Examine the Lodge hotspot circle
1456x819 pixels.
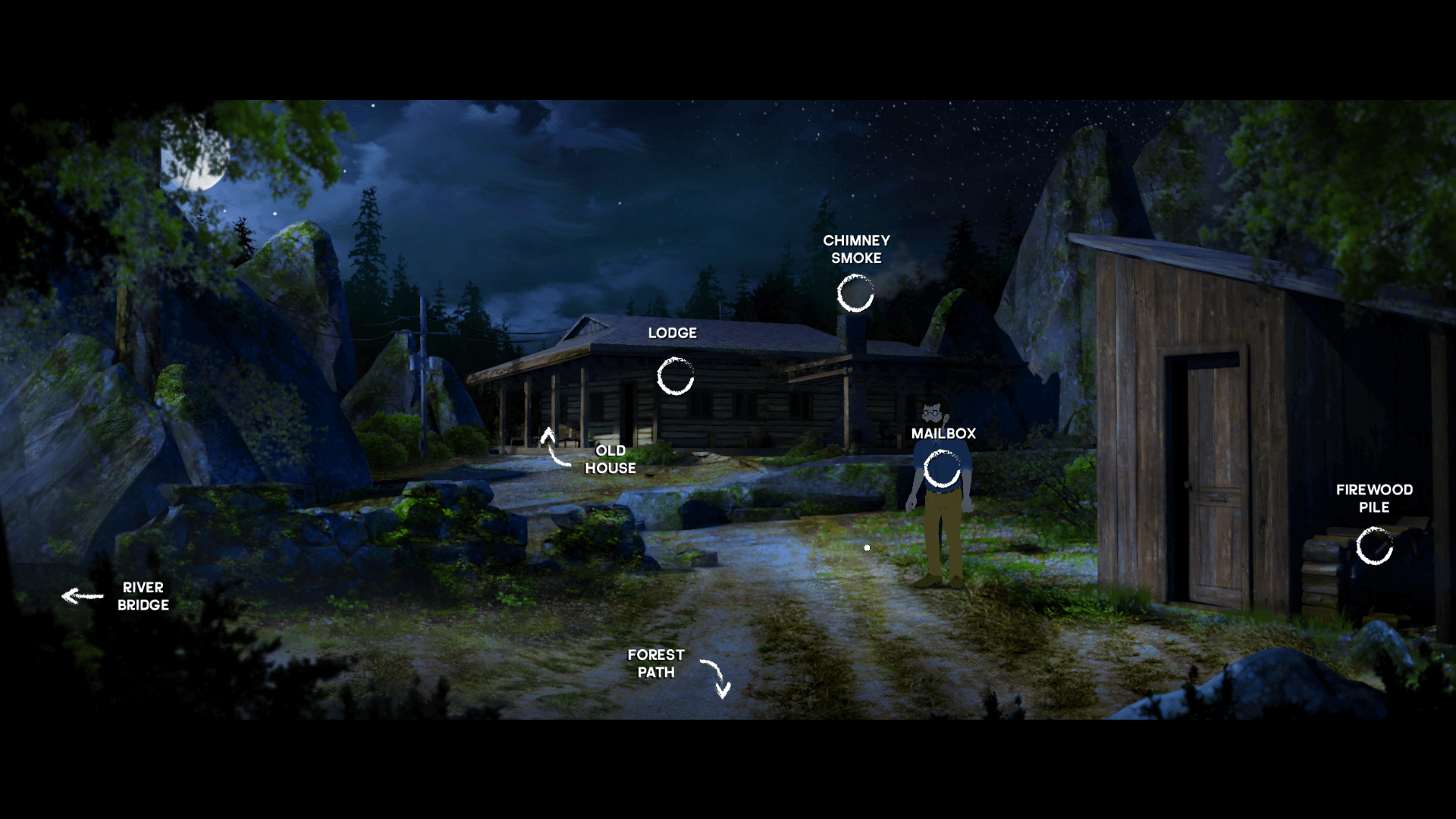click(675, 376)
